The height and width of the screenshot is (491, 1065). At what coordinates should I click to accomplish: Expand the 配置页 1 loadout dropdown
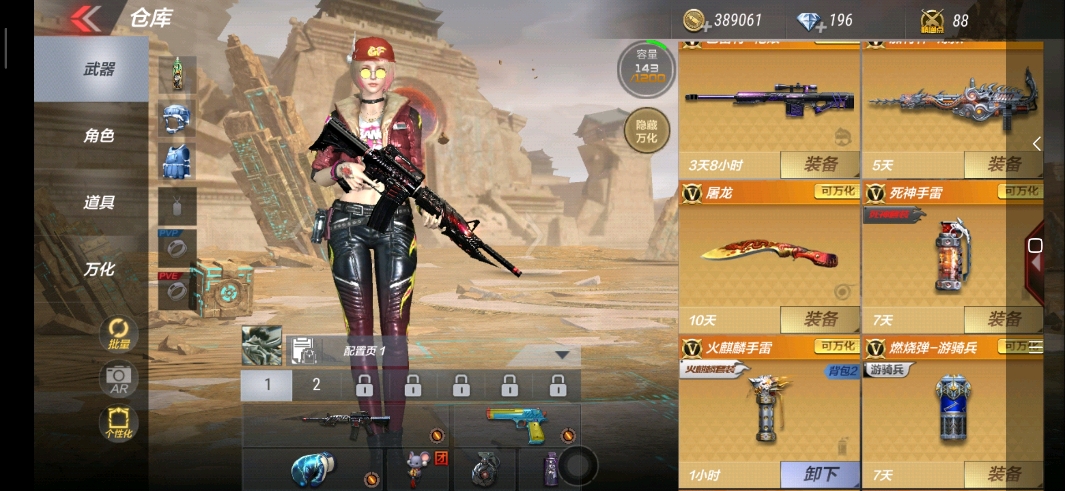pyautogui.click(x=562, y=354)
